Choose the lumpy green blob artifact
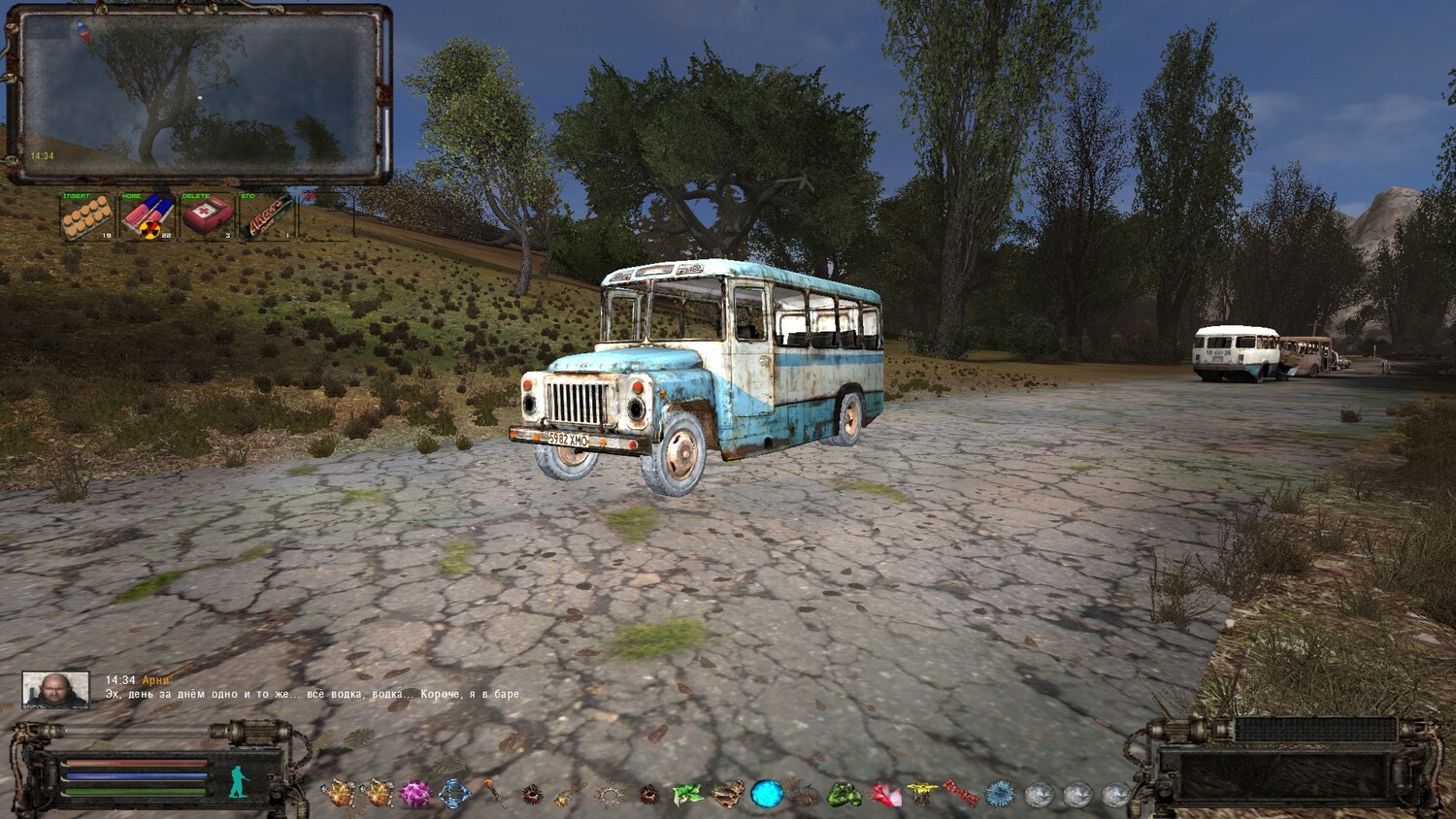Screen dimensions: 1456x819 844,794
